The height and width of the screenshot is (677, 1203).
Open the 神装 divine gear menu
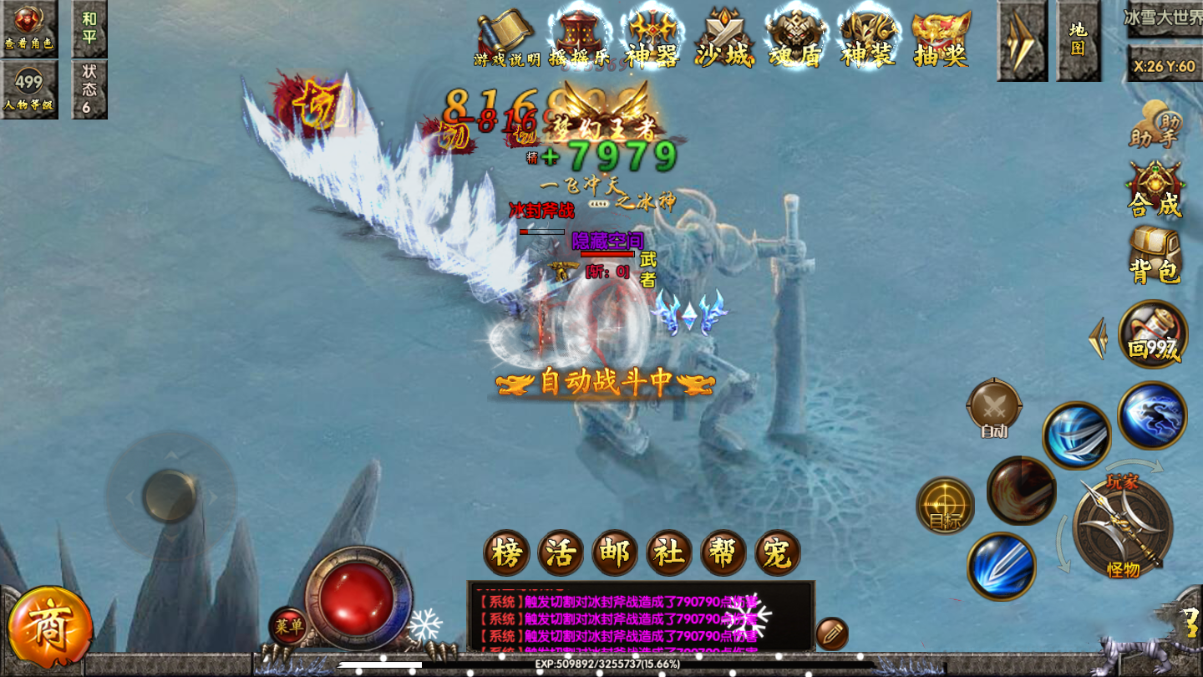pos(868,38)
